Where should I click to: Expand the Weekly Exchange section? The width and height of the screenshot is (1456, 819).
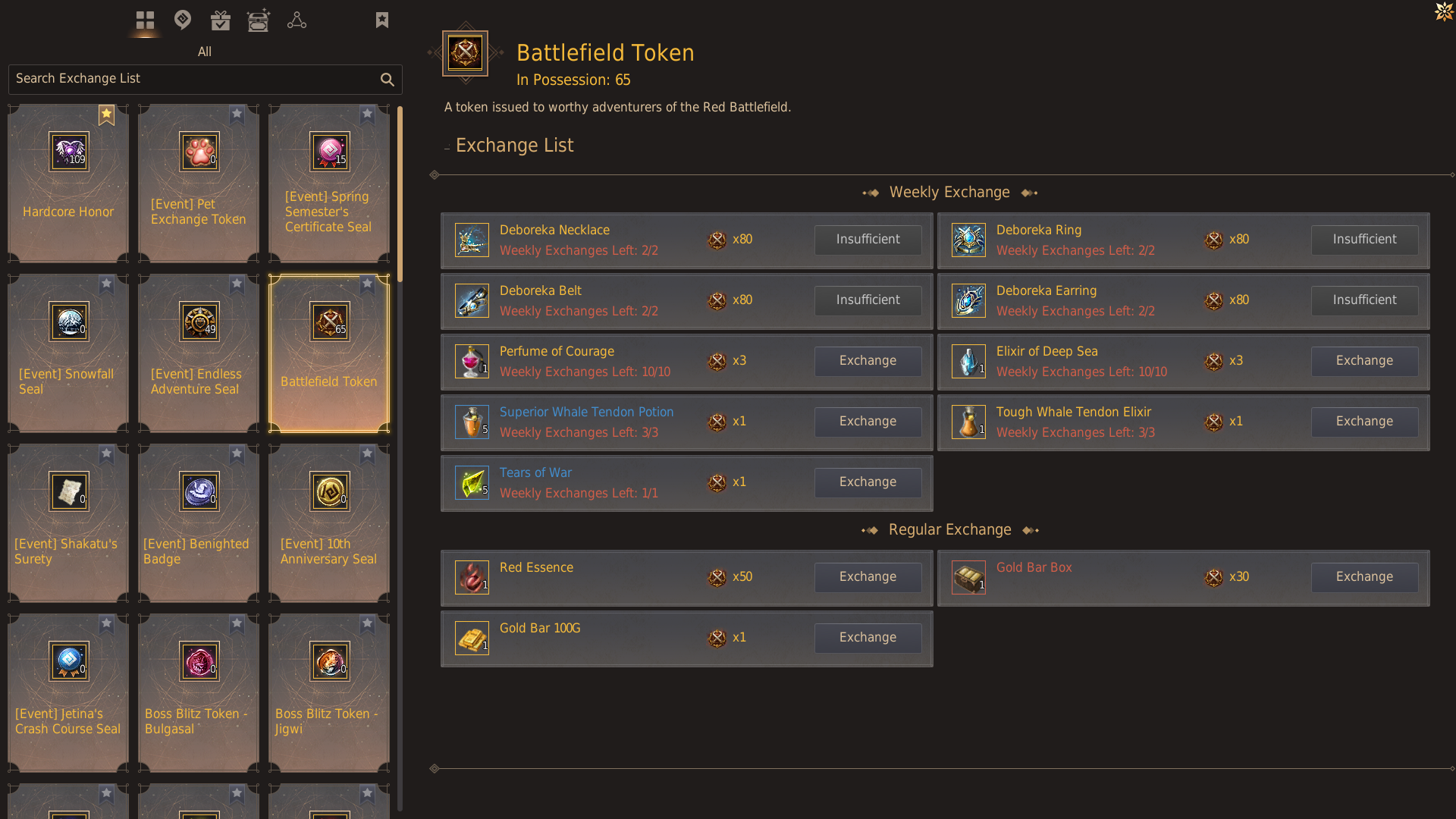click(949, 192)
